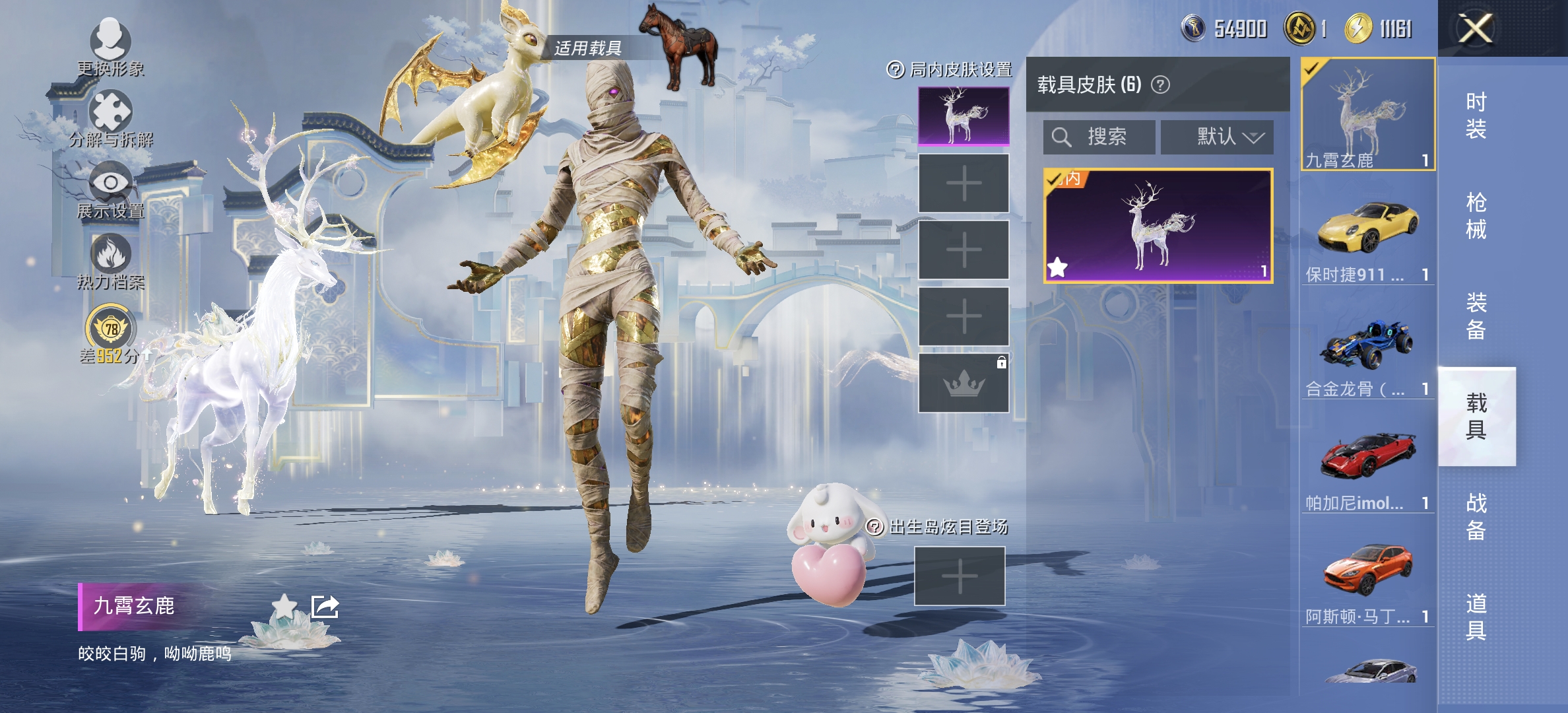Switch to the 道具 items tab
Viewport: 1568px width, 713px height.
click(1476, 617)
